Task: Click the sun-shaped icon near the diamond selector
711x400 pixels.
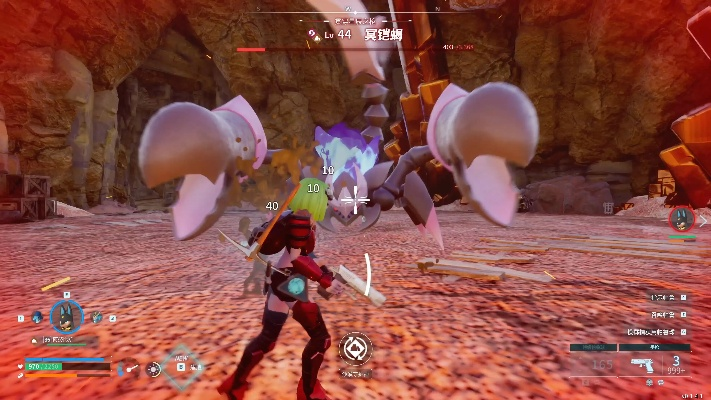Action: coord(154,368)
